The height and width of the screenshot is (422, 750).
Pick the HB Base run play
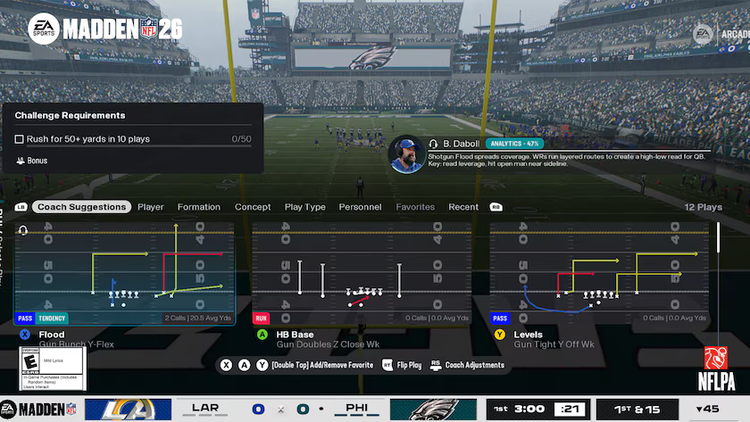[362, 274]
